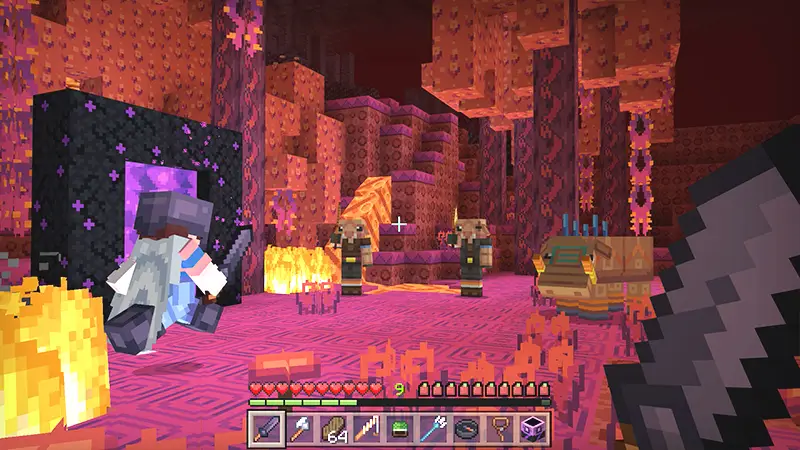Choose the stack of 64 wood

pos(334,430)
